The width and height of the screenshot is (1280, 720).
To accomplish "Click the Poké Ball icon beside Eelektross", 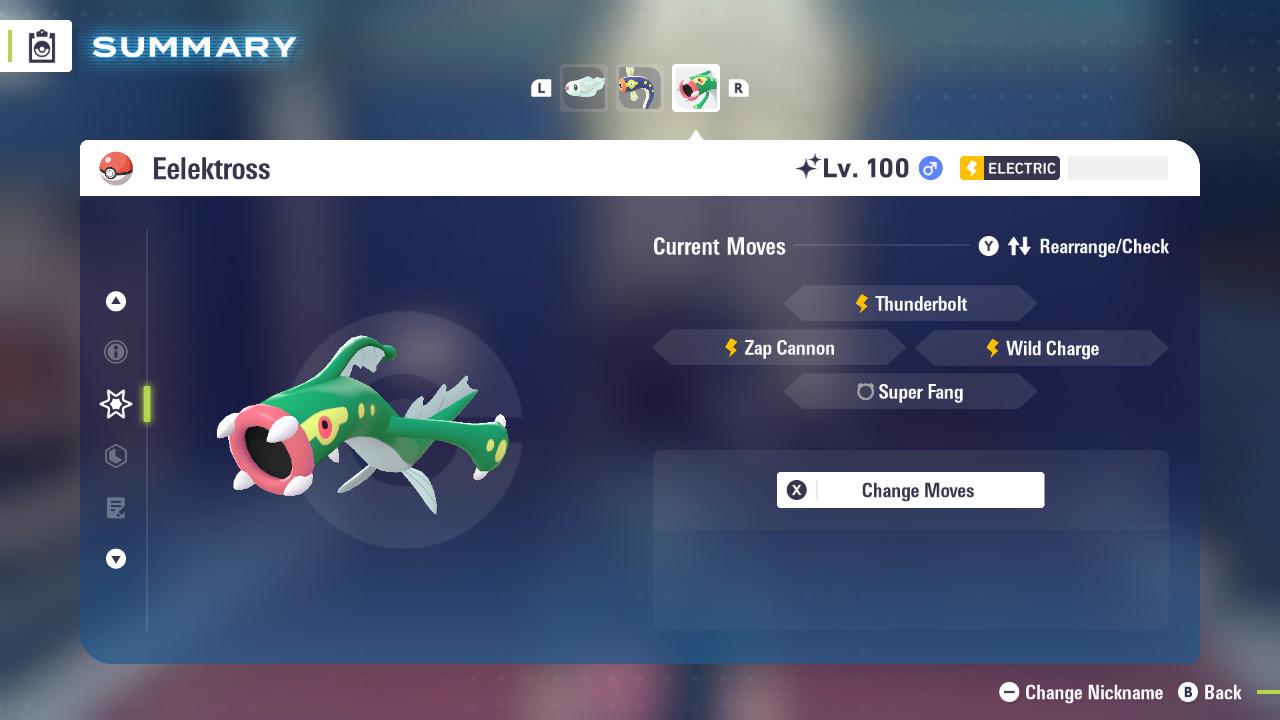I will click(x=116, y=168).
